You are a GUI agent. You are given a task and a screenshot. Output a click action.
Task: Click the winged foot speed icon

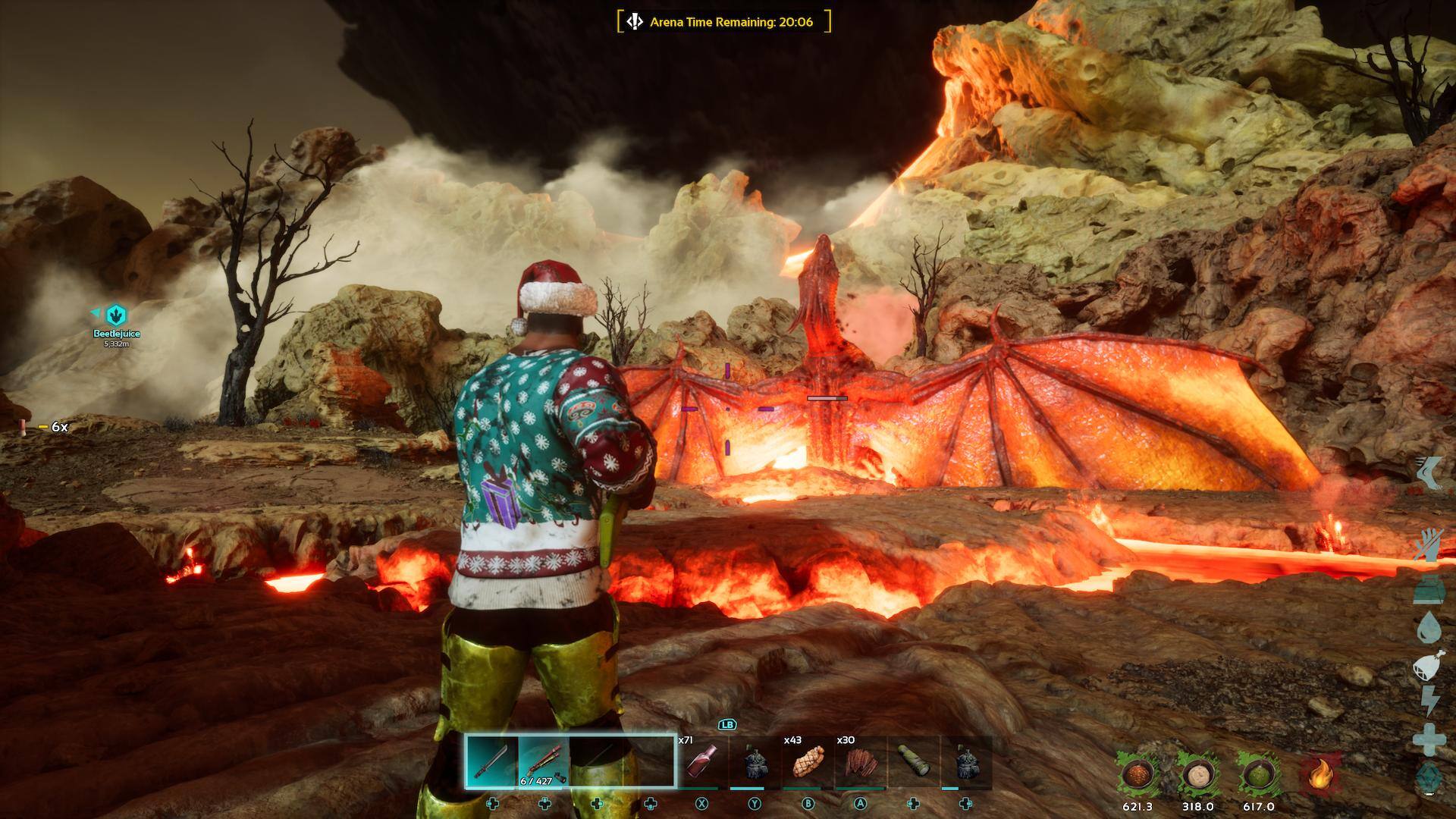click(1430, 472)
